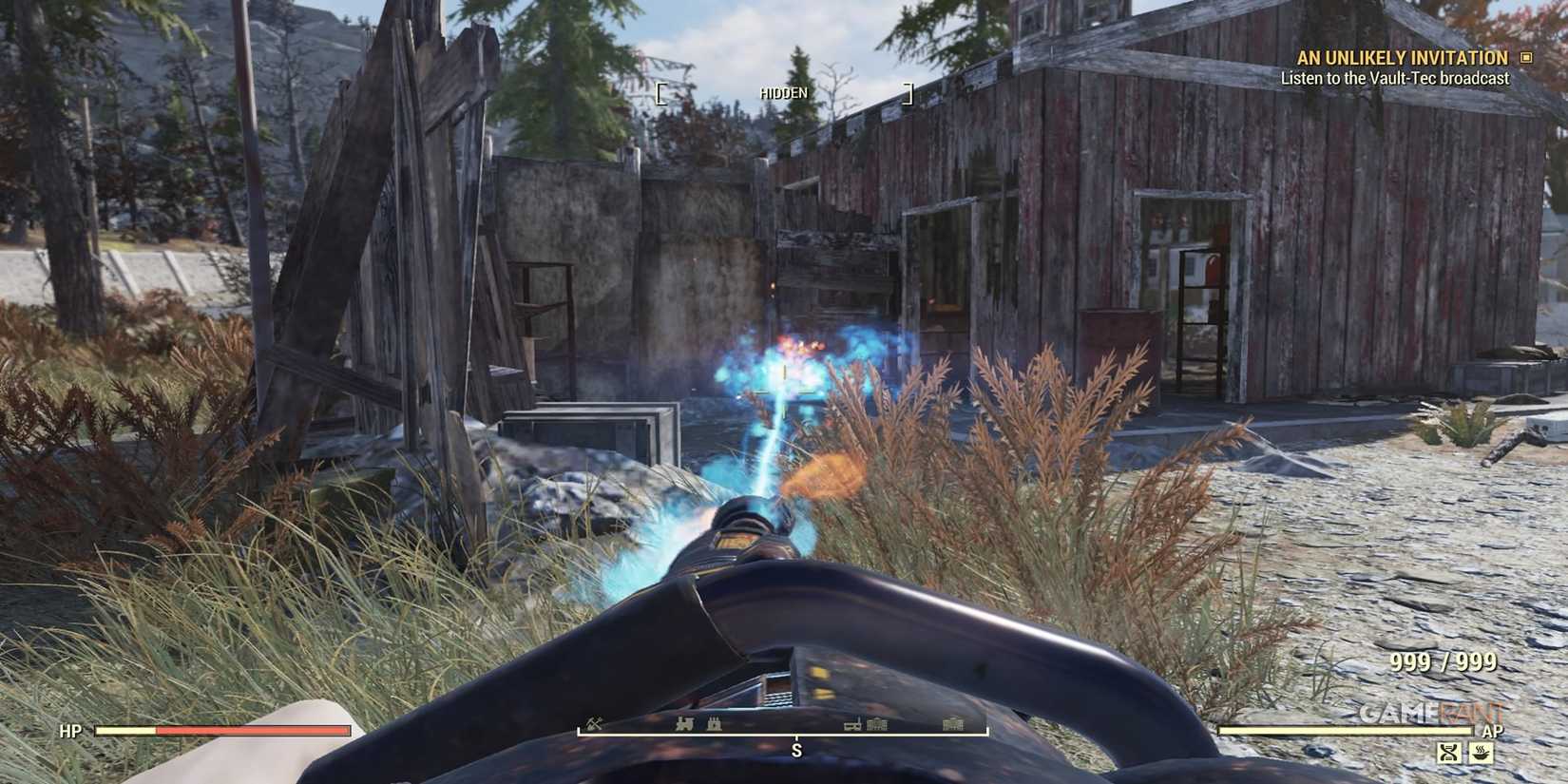Viewport: 1568px width, 784px height.
Task: Select the quest marker square beside quest title
Action: pos(1529,57)
